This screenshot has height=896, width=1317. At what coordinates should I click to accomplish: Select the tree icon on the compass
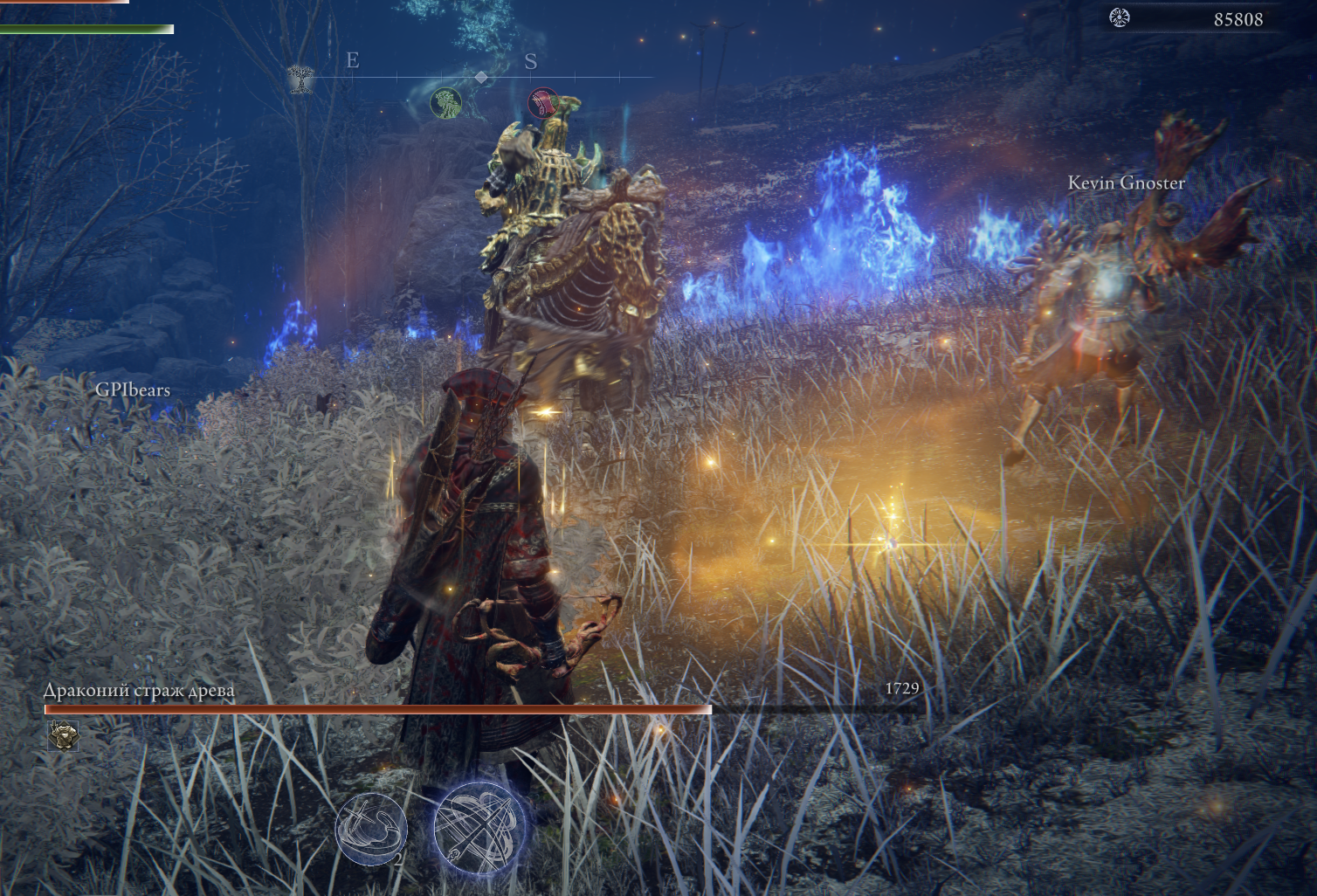pos(300,79)
